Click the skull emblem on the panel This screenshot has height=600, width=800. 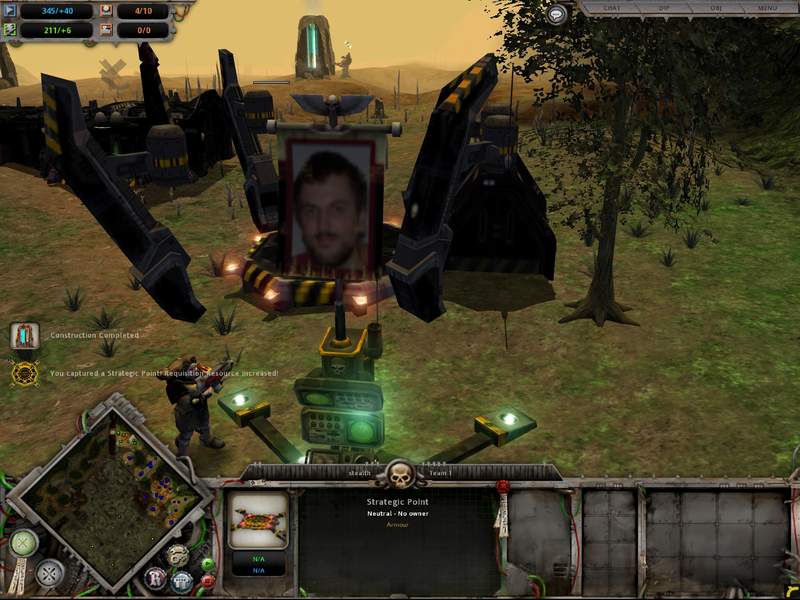tap(399, 473)
